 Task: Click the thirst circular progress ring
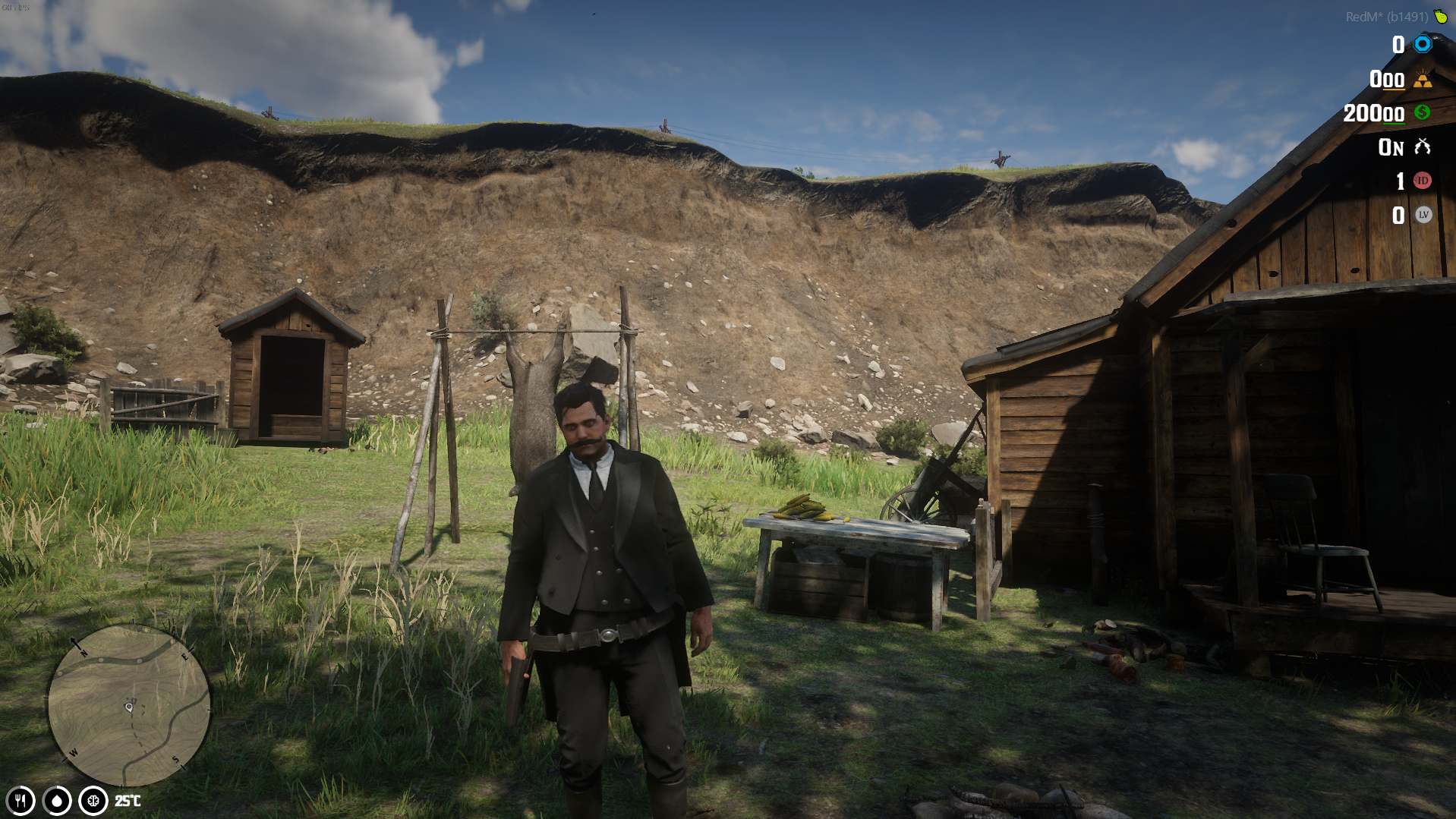55,800
